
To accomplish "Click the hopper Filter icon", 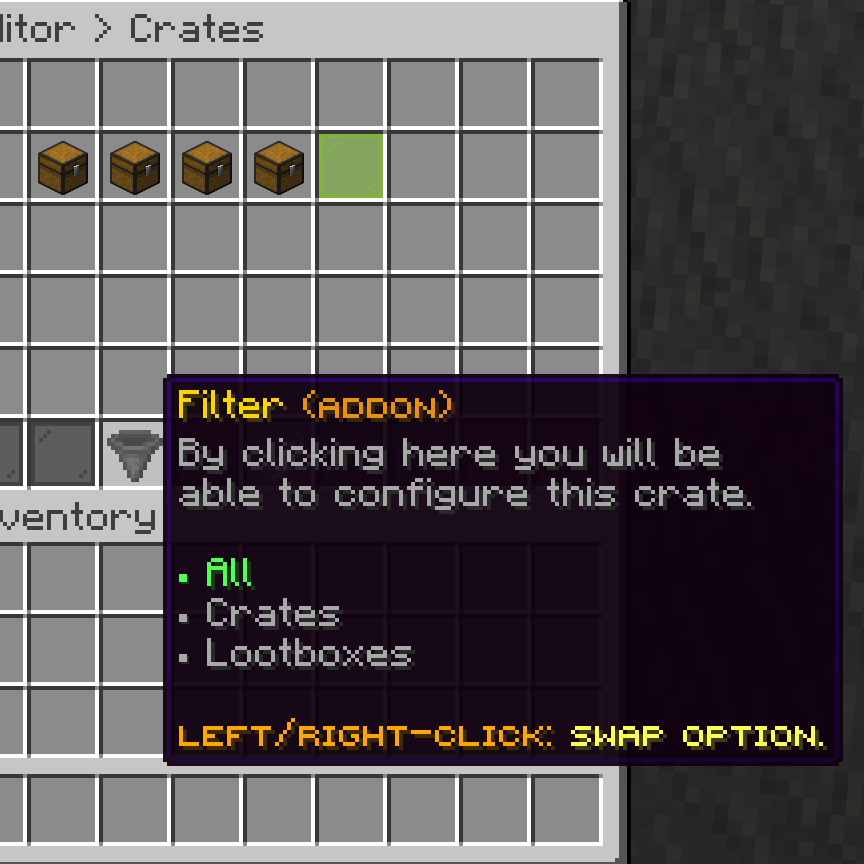I will coord(134,452).
